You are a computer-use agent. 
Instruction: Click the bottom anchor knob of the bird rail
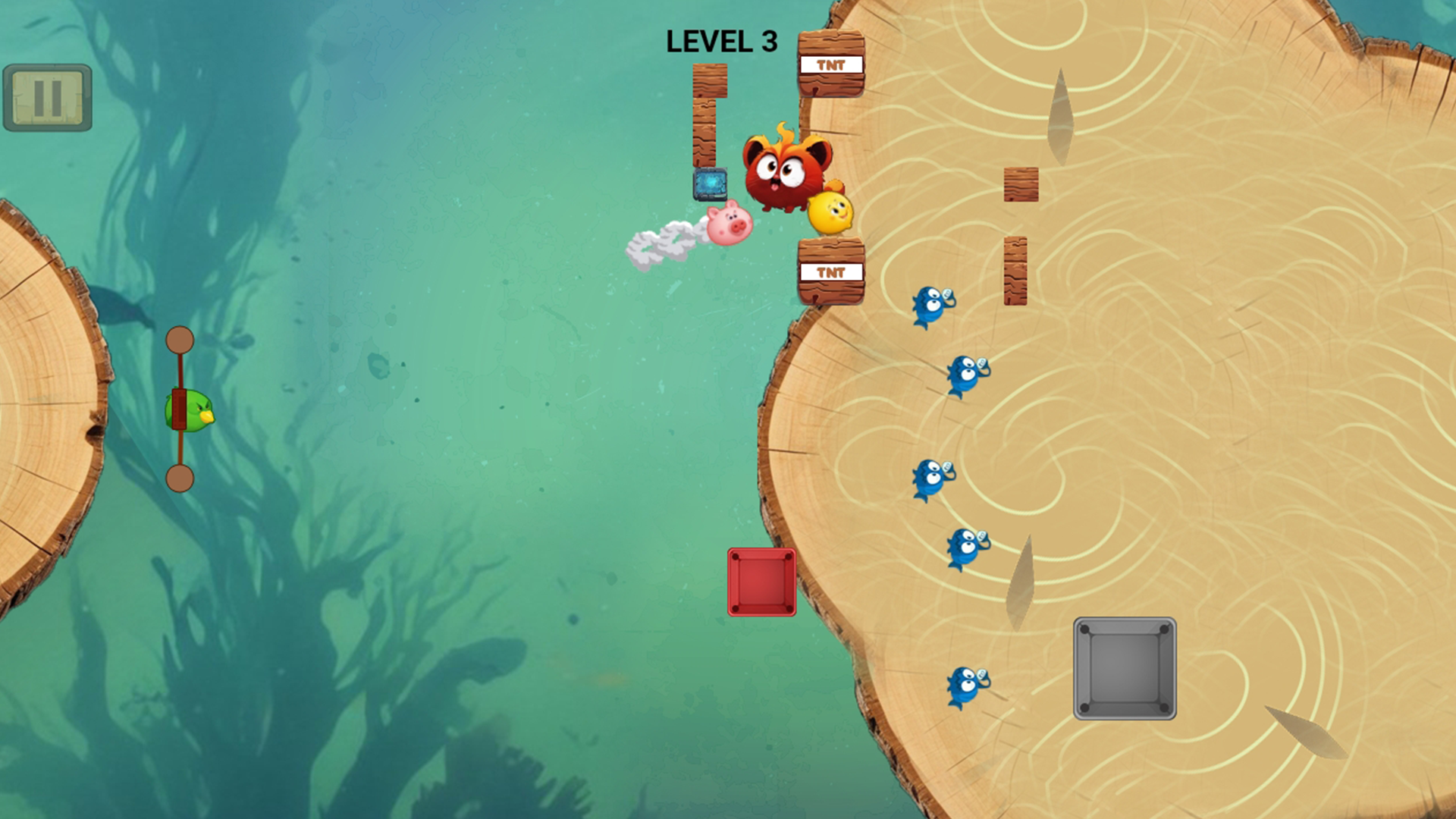[x=180, y=475]
